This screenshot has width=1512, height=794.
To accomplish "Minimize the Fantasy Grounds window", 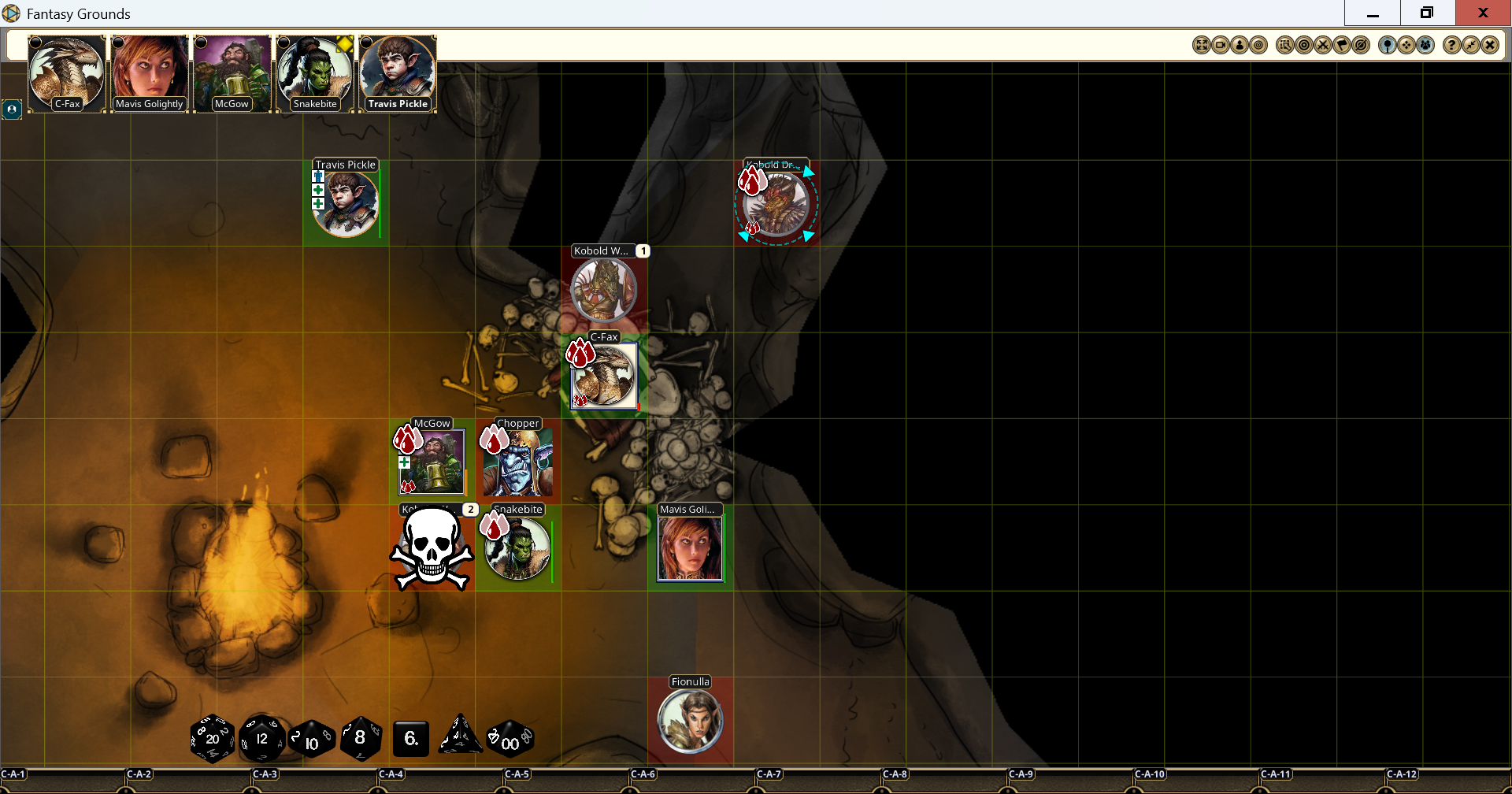I will (1373, 13).
